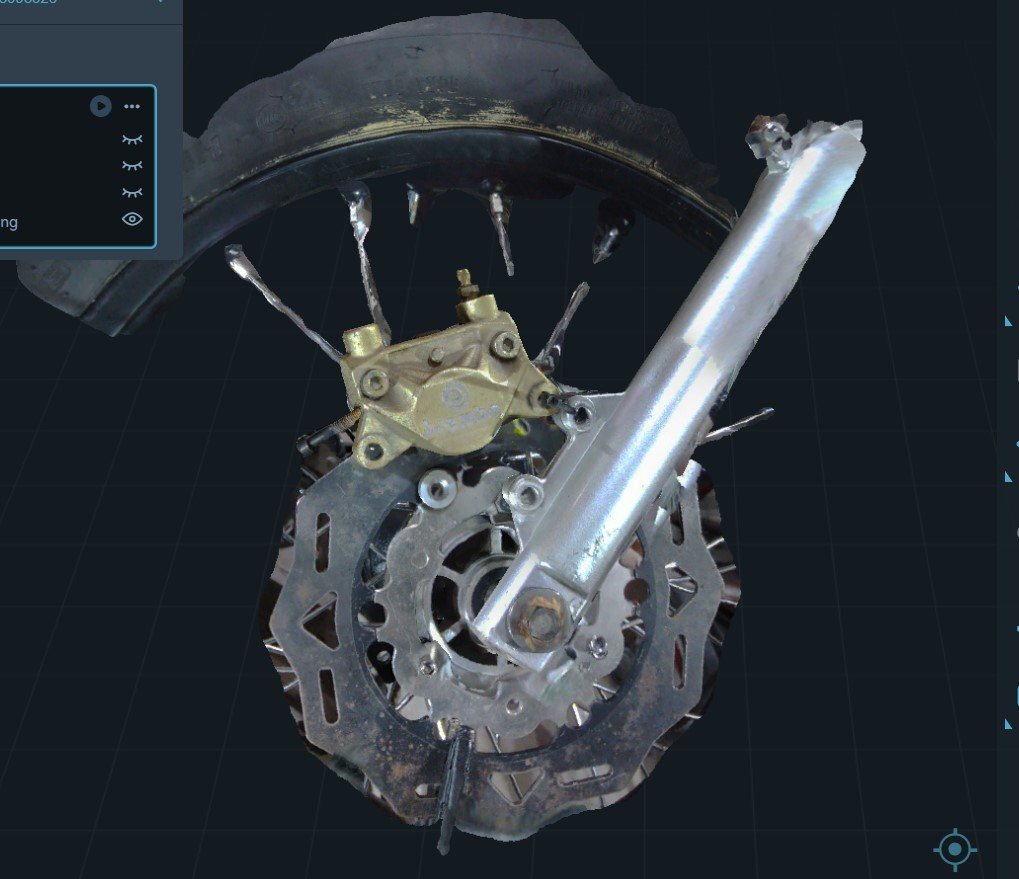Click the play button in the layer panel
The height and width of the screenshot is (879, 1019).
pyautogui.click(x=100, y=106)
